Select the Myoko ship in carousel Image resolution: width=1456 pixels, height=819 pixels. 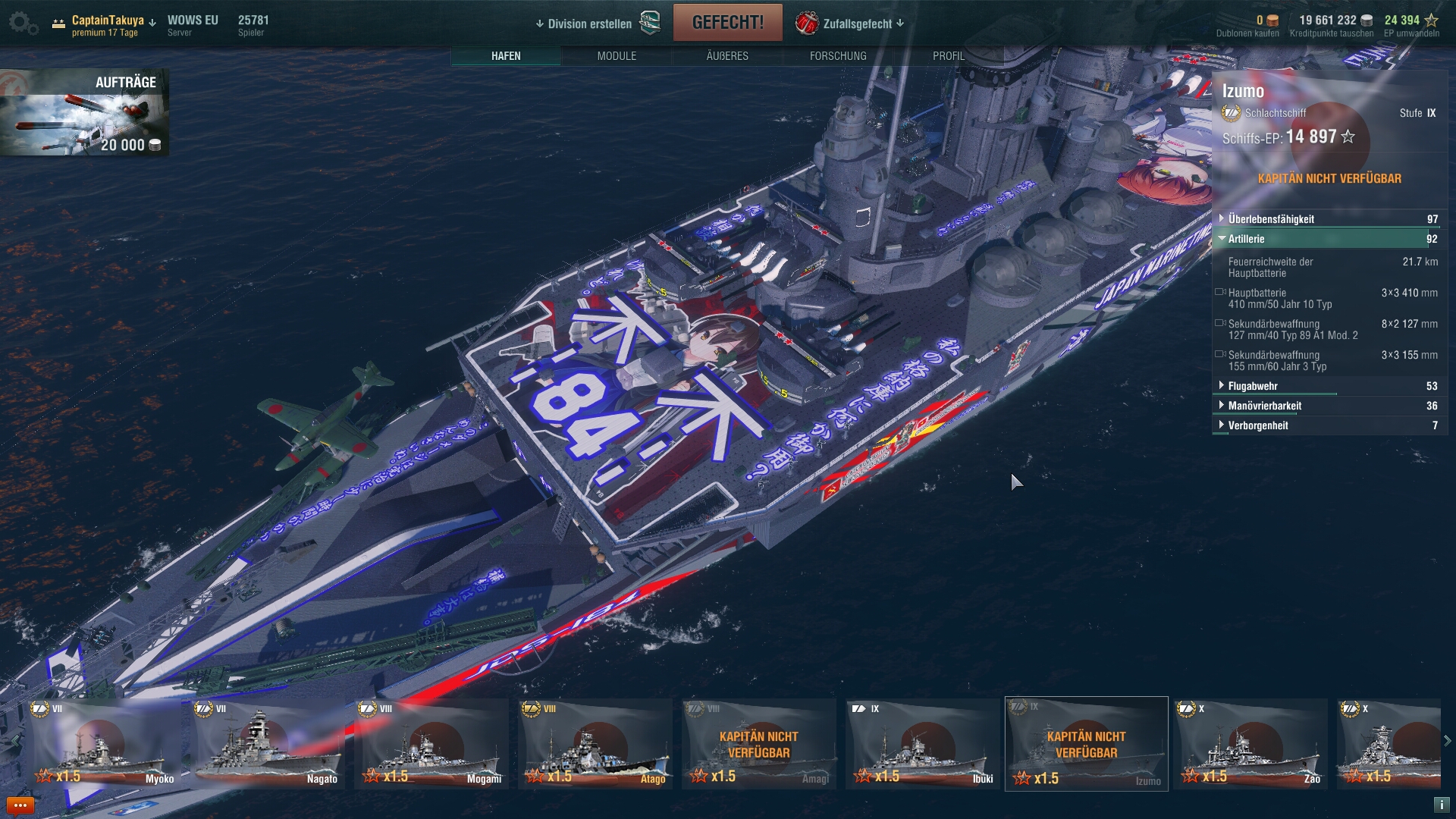pyautogui.click(x=104, y=744)
